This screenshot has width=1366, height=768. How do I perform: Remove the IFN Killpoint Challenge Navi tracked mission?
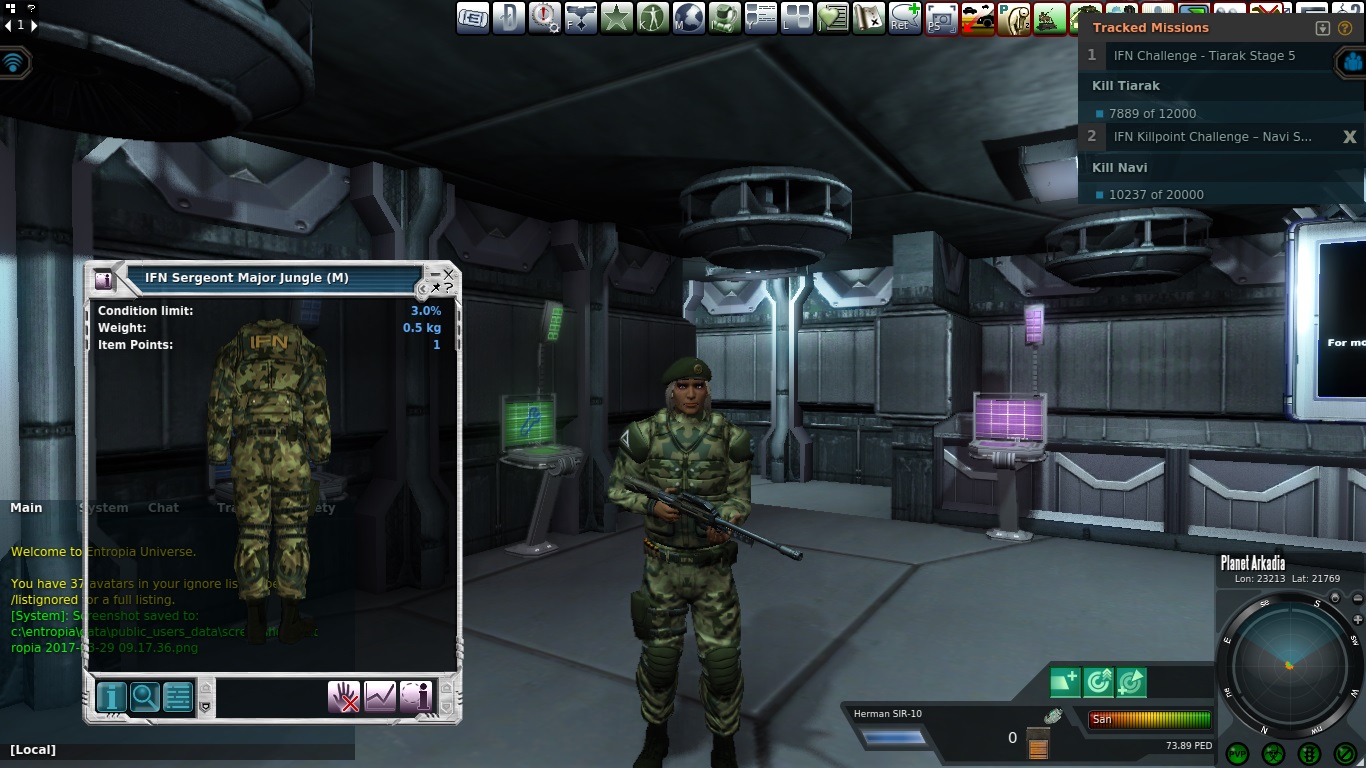(x=1349, y=137)
